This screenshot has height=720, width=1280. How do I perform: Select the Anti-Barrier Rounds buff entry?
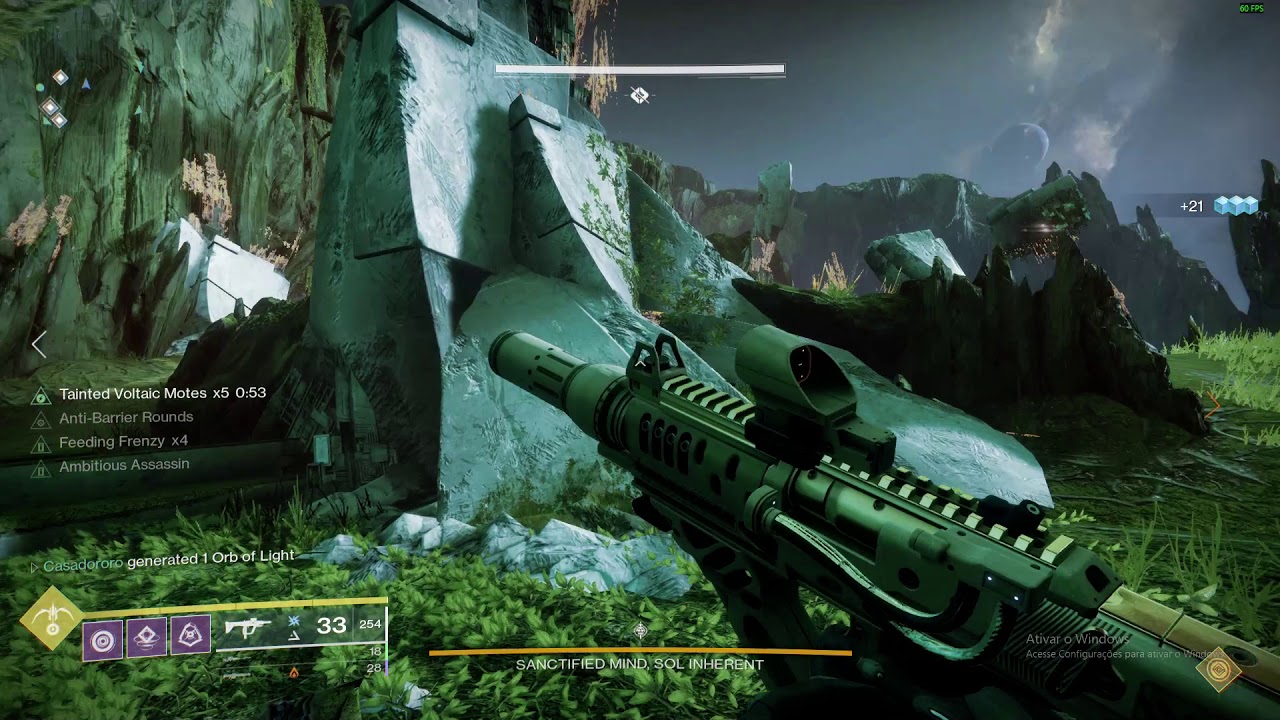click(126, 418)
